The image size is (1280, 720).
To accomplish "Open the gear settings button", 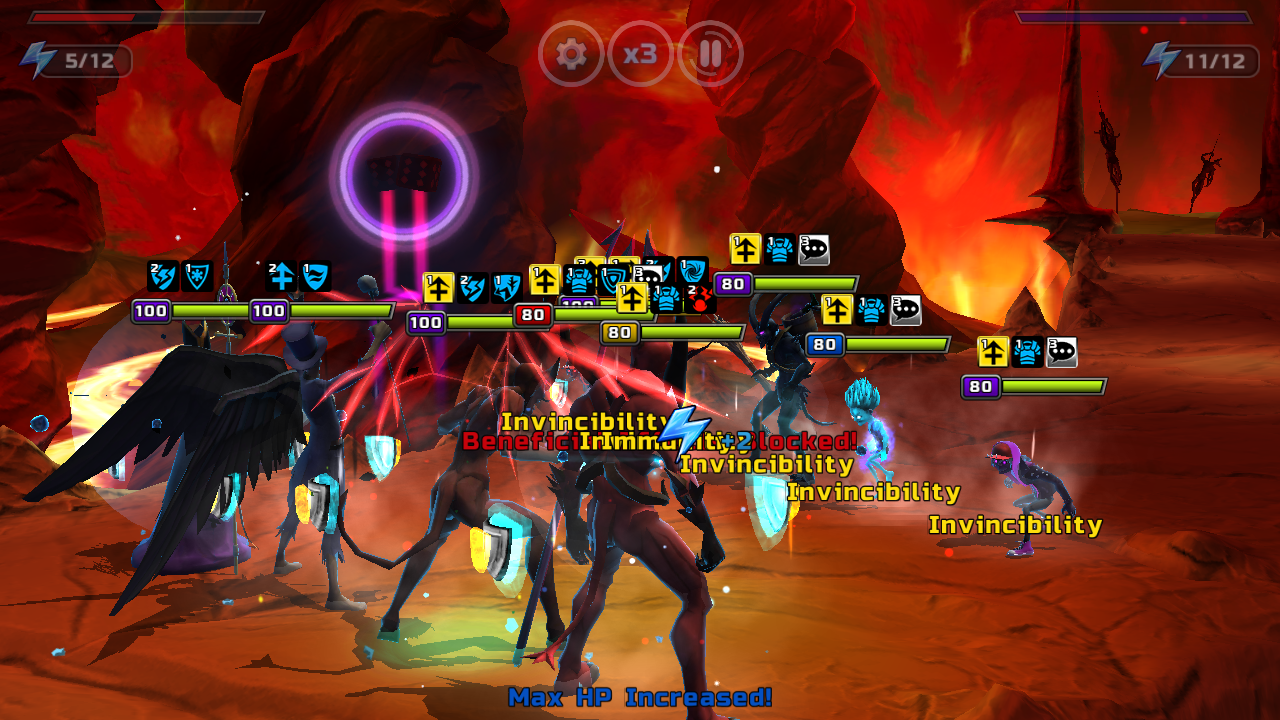I will [571, 54].
